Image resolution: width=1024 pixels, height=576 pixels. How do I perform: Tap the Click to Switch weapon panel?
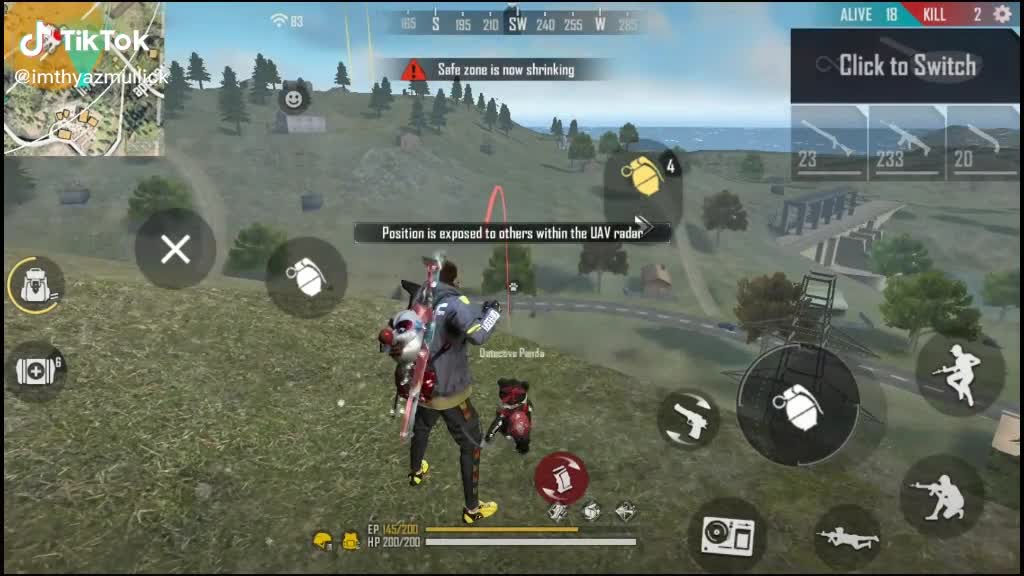coord(906,66)
